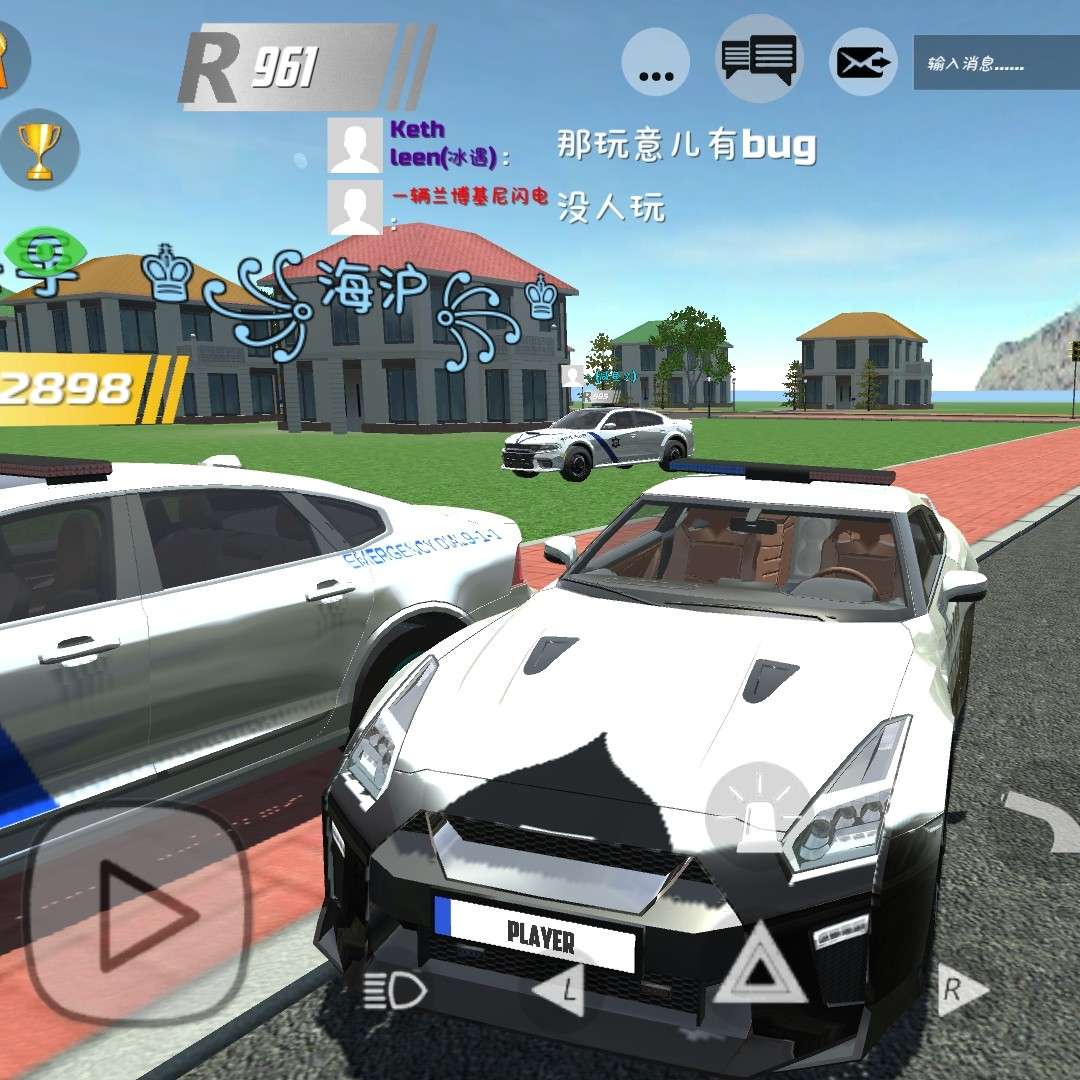Activate the left turn signal L
The width and height of the screenshot is (1080, 1080).
click(x=560, y=990)
